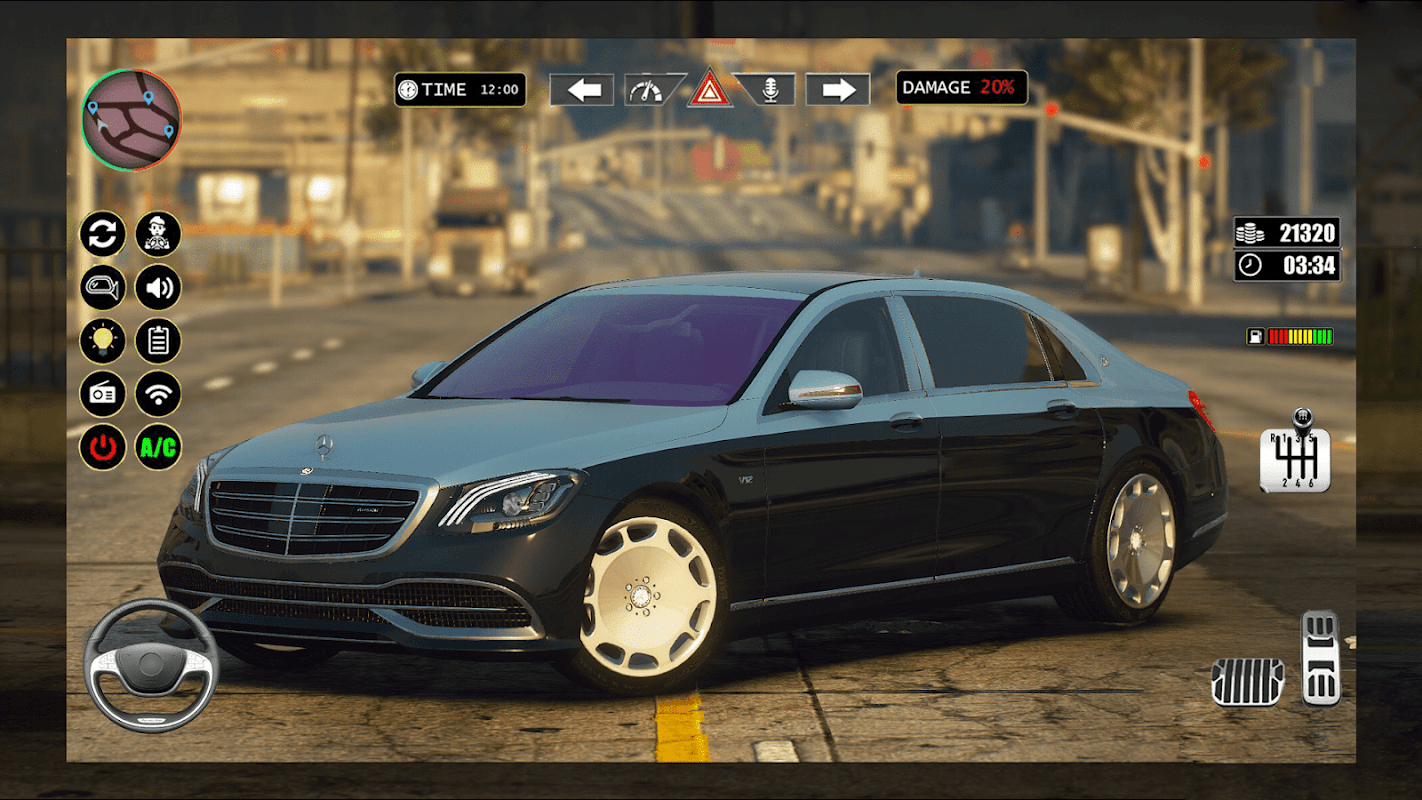
Task: Step on the tall accelerator pedal
Action: click(x=1320, y=658)
